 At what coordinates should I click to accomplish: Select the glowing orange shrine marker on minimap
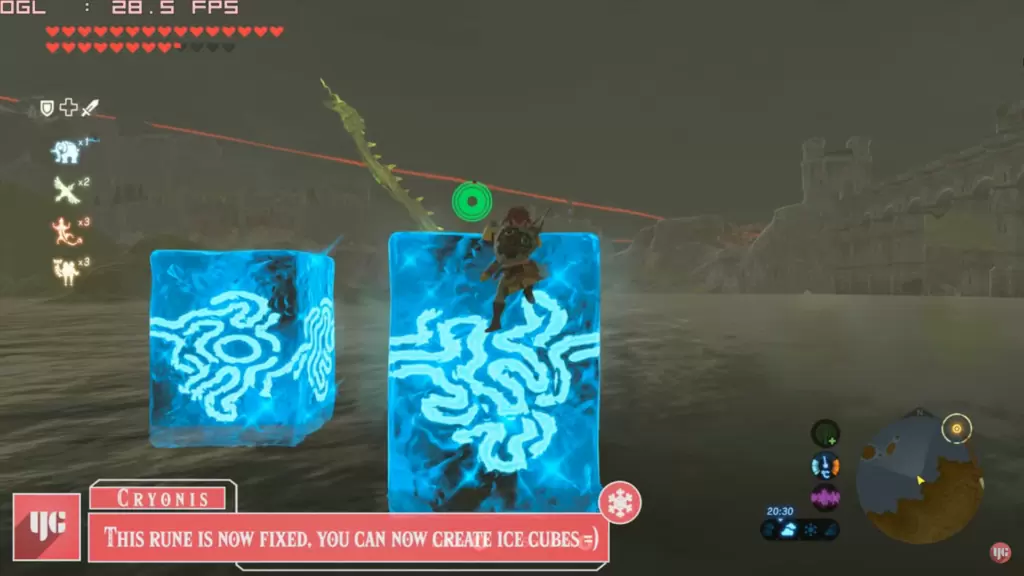pyautogui.click(x=957, y=429)
